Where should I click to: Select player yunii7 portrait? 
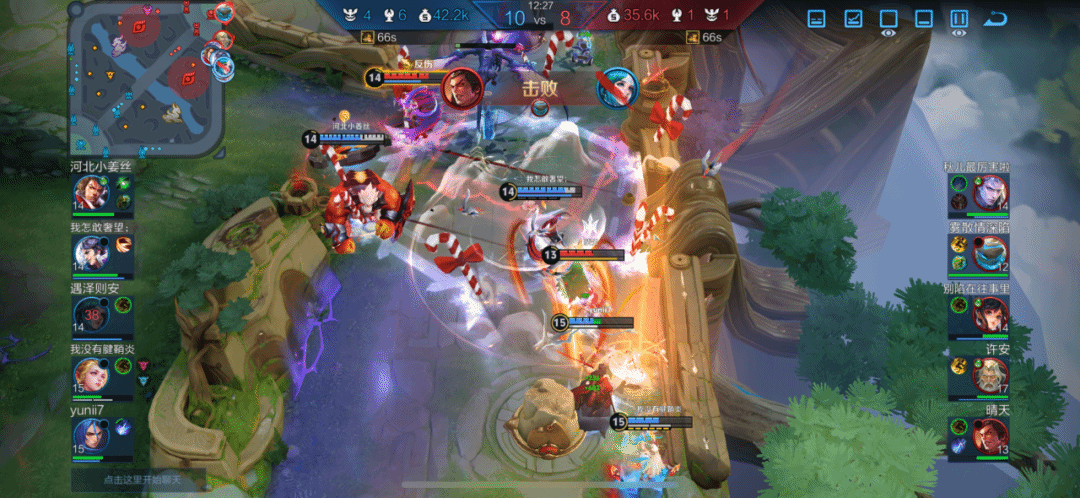[x=89, y=437]
